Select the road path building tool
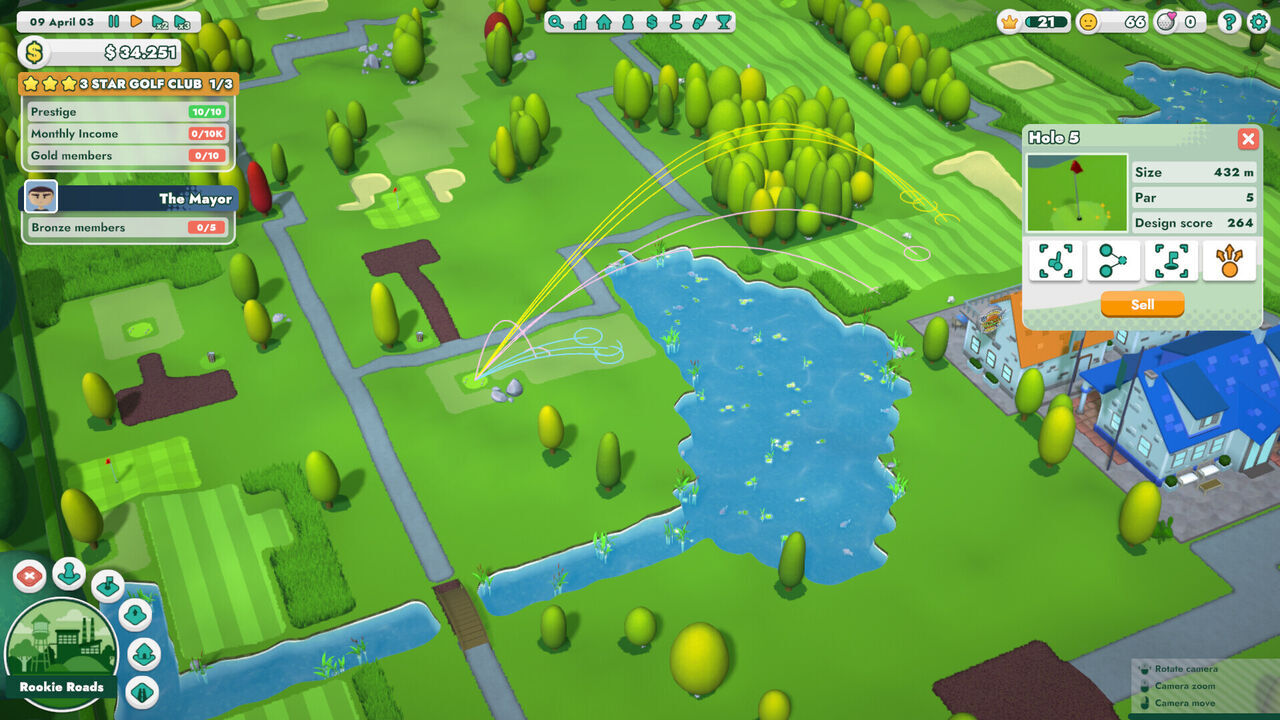The width and height of the screenshot is (1280, 720). coord(142,692)
